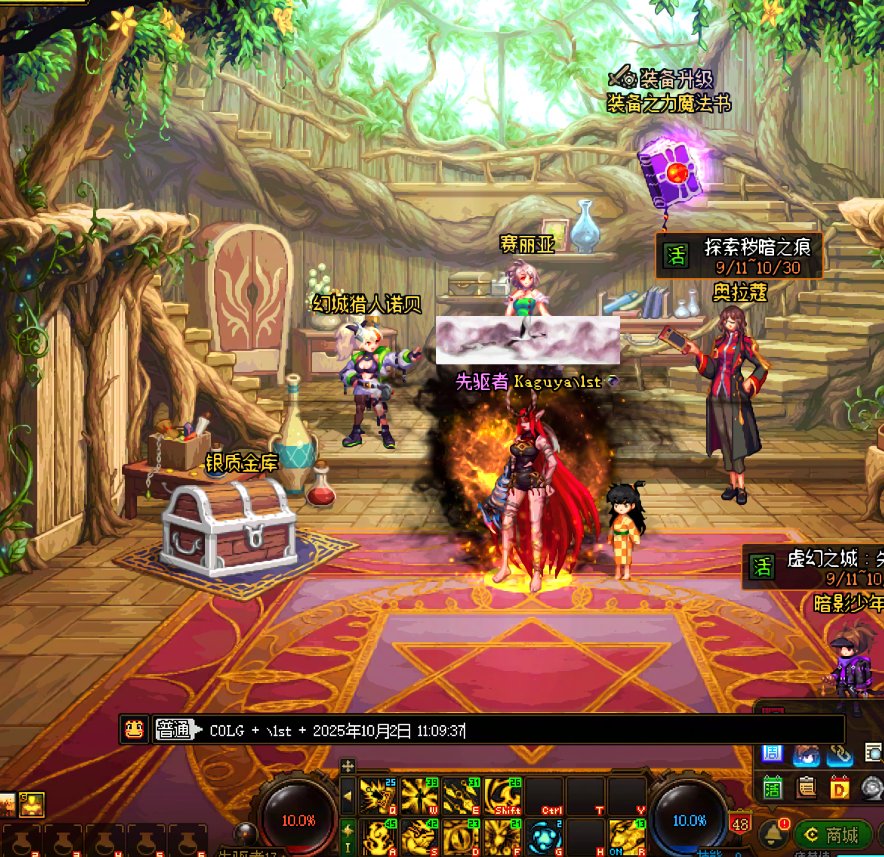Open the 探索秽暗之痕 event banner
This screenshot has width=884, height=857.
coord(740,255)
